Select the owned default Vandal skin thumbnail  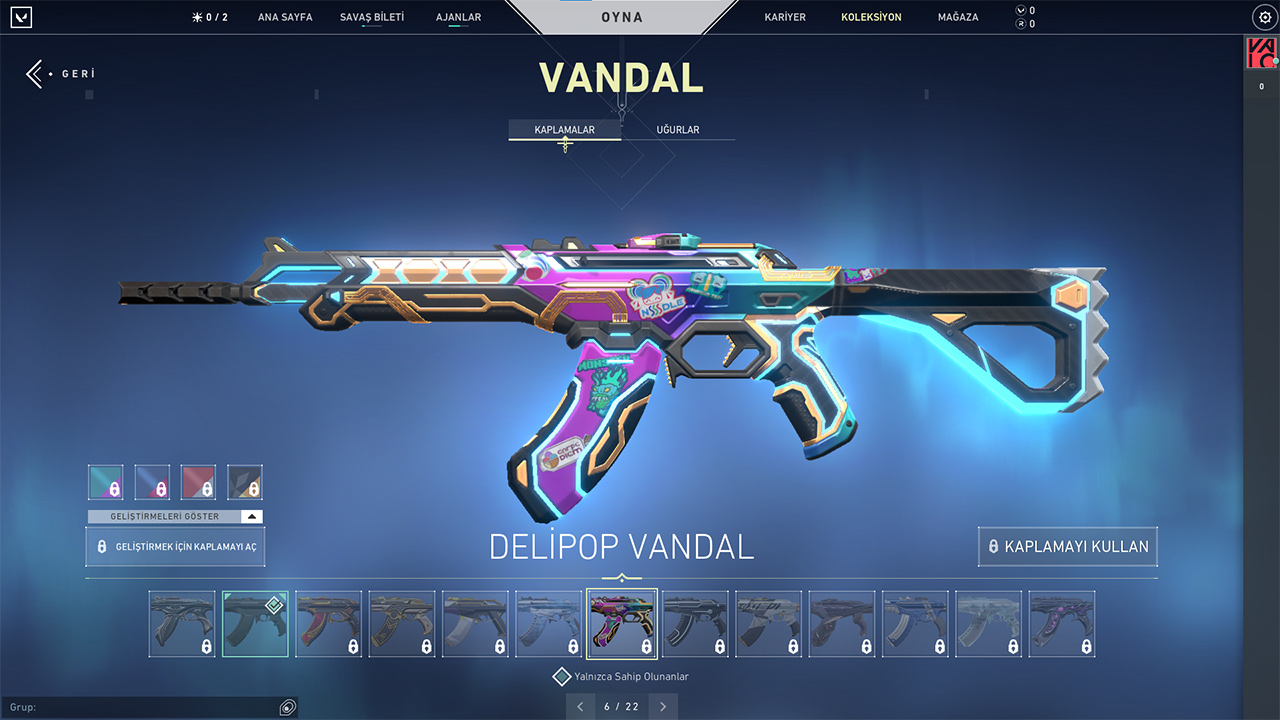255,624
